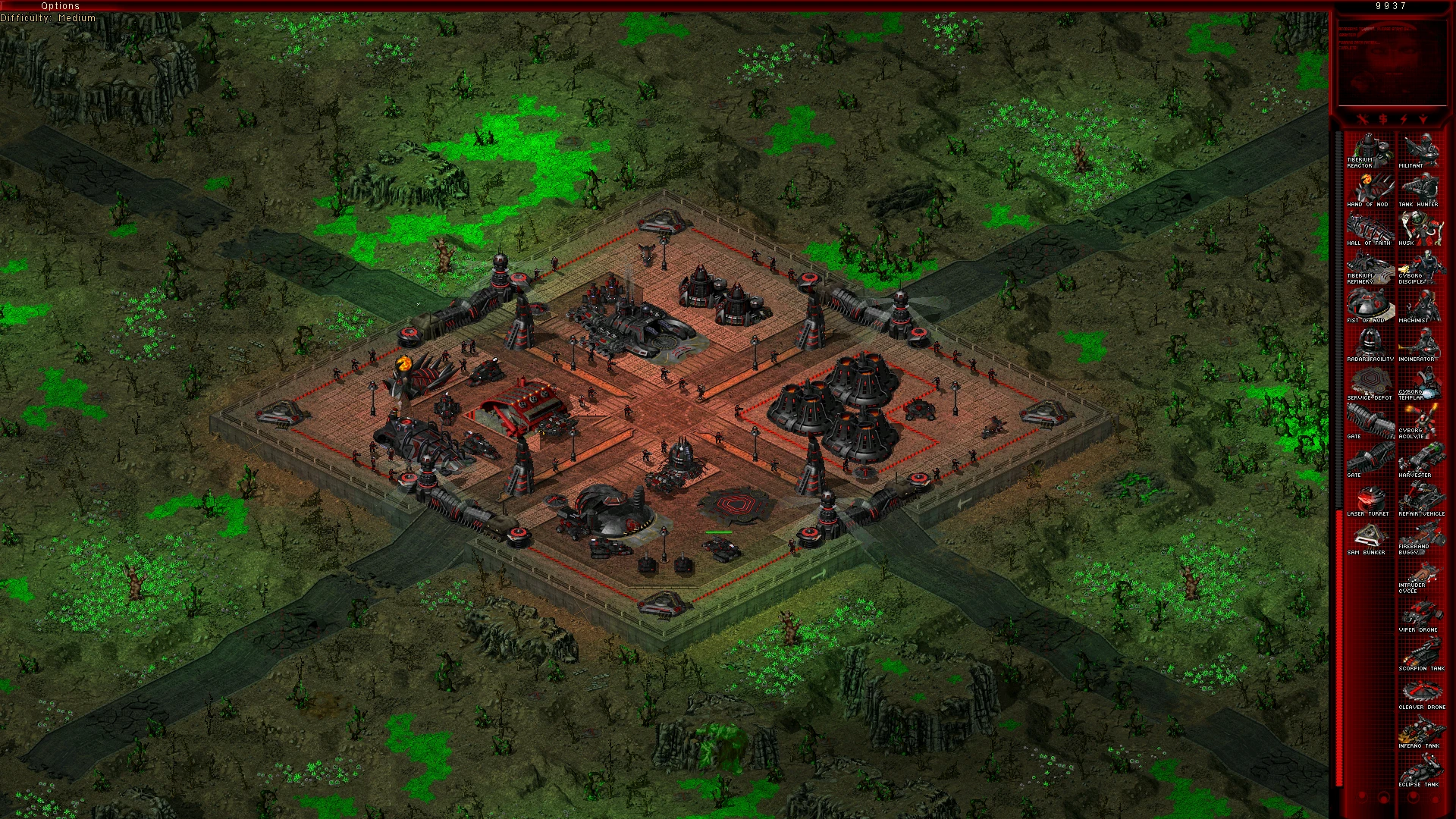Select Hand of Nod from build list
This screenshot has height=819, width=1456.
(1370, 190)
